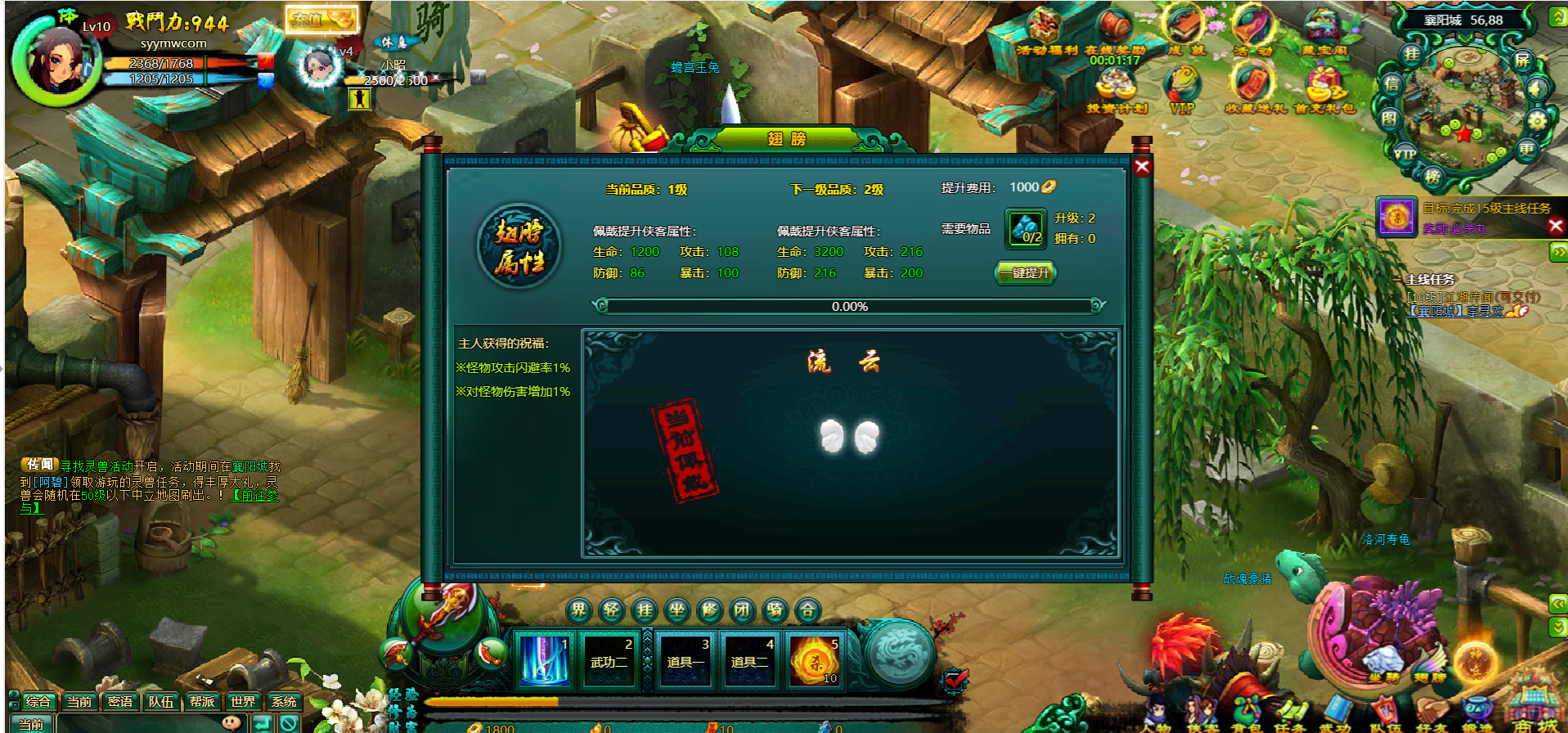Click the 坐 sit round button
The image size is (1568, 733).
tap(677, 609)
